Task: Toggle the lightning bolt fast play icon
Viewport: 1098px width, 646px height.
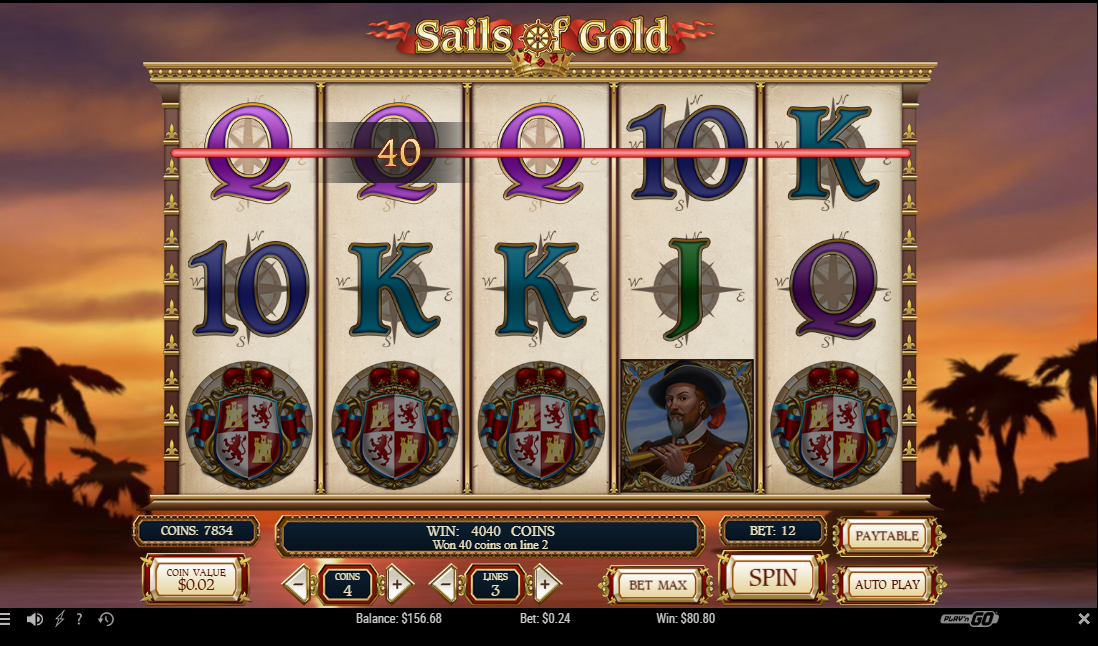Action: click(59, 619)
